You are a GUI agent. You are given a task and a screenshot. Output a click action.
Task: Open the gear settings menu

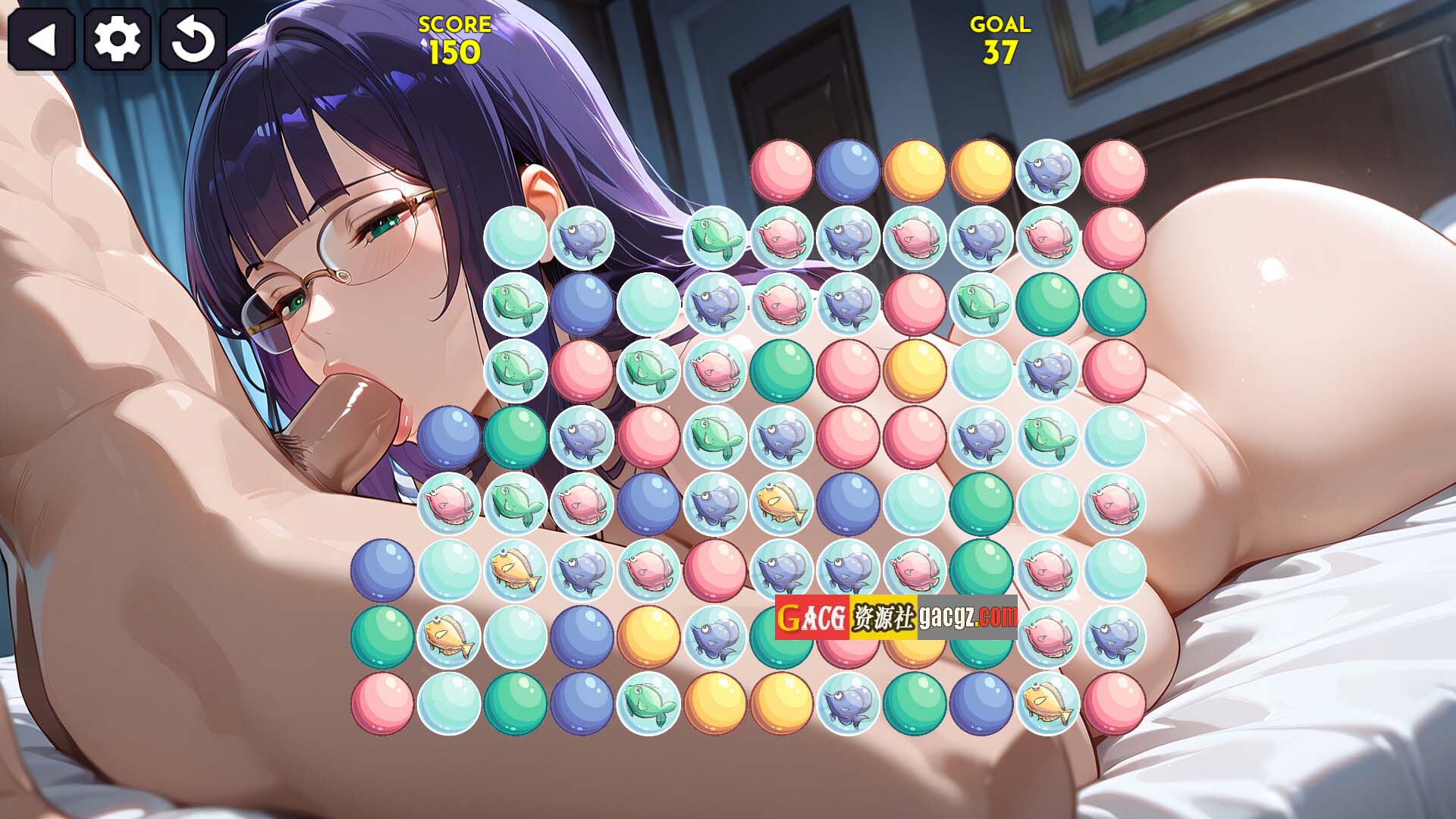117,39
